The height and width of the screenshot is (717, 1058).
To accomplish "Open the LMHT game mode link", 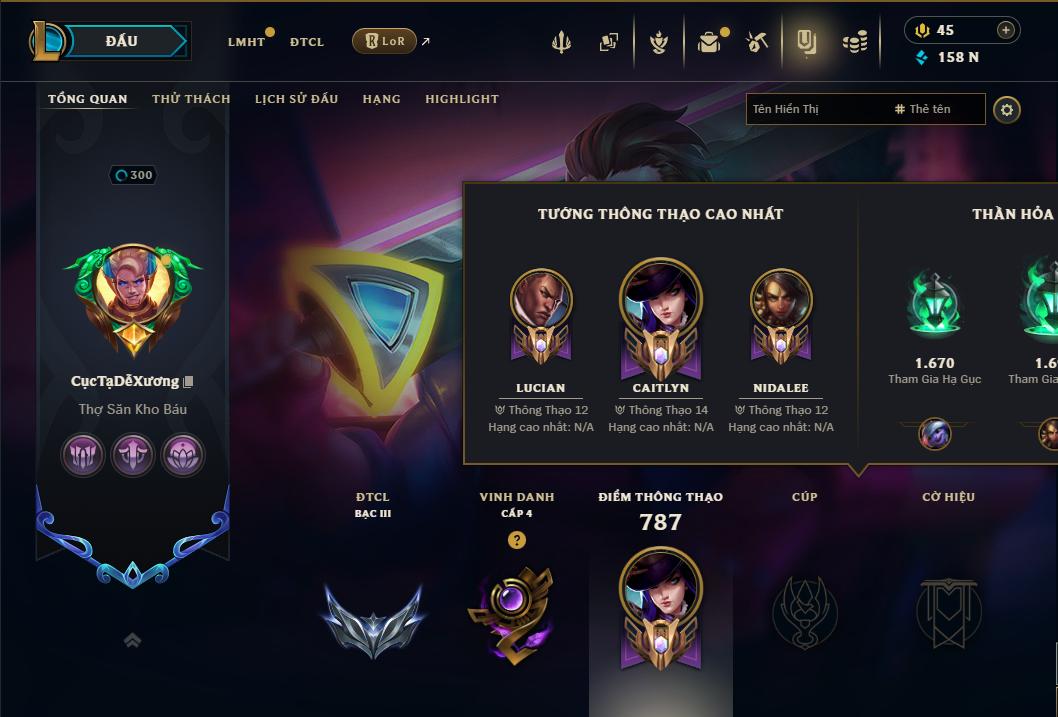I will point(246,42).
